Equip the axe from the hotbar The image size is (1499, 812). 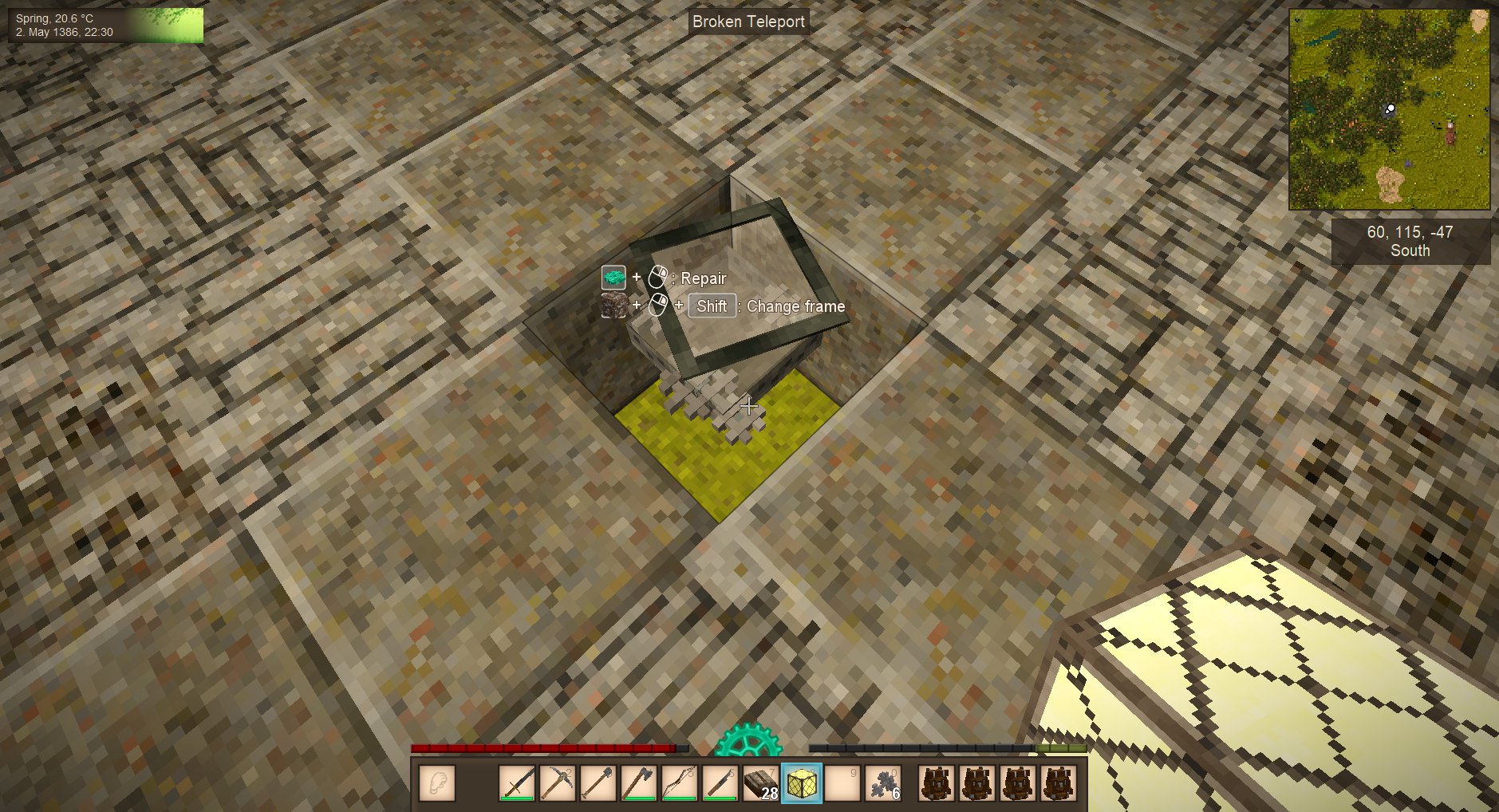[639, 782]
